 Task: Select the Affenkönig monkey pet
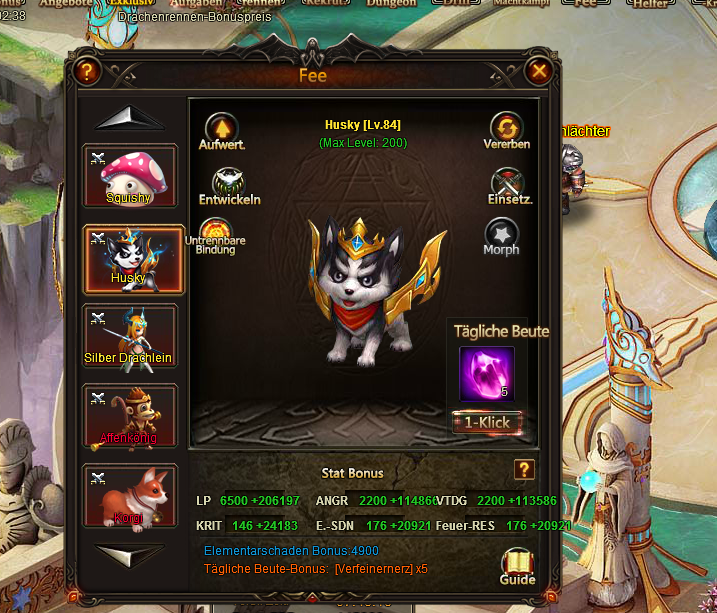pos(130,416)
